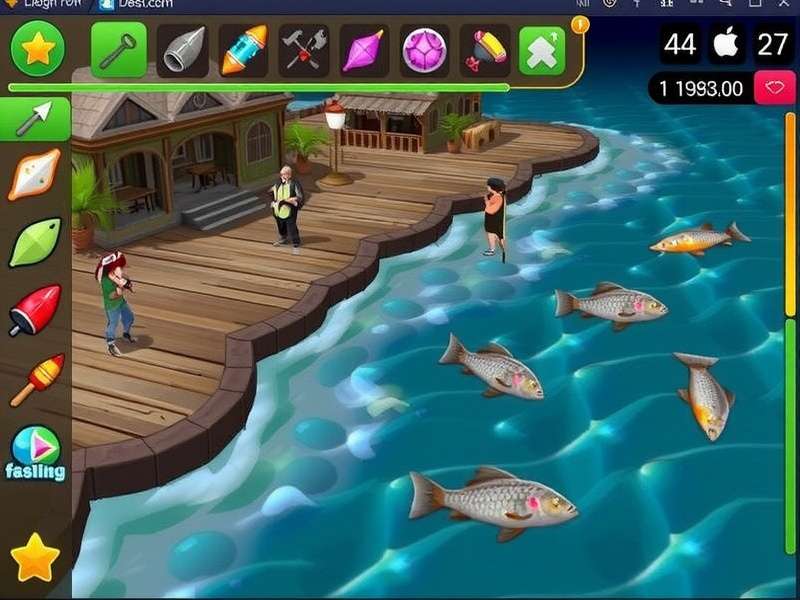800x600 pixels.
Task: Select the blue and orange lure
Action: [243, 50]
